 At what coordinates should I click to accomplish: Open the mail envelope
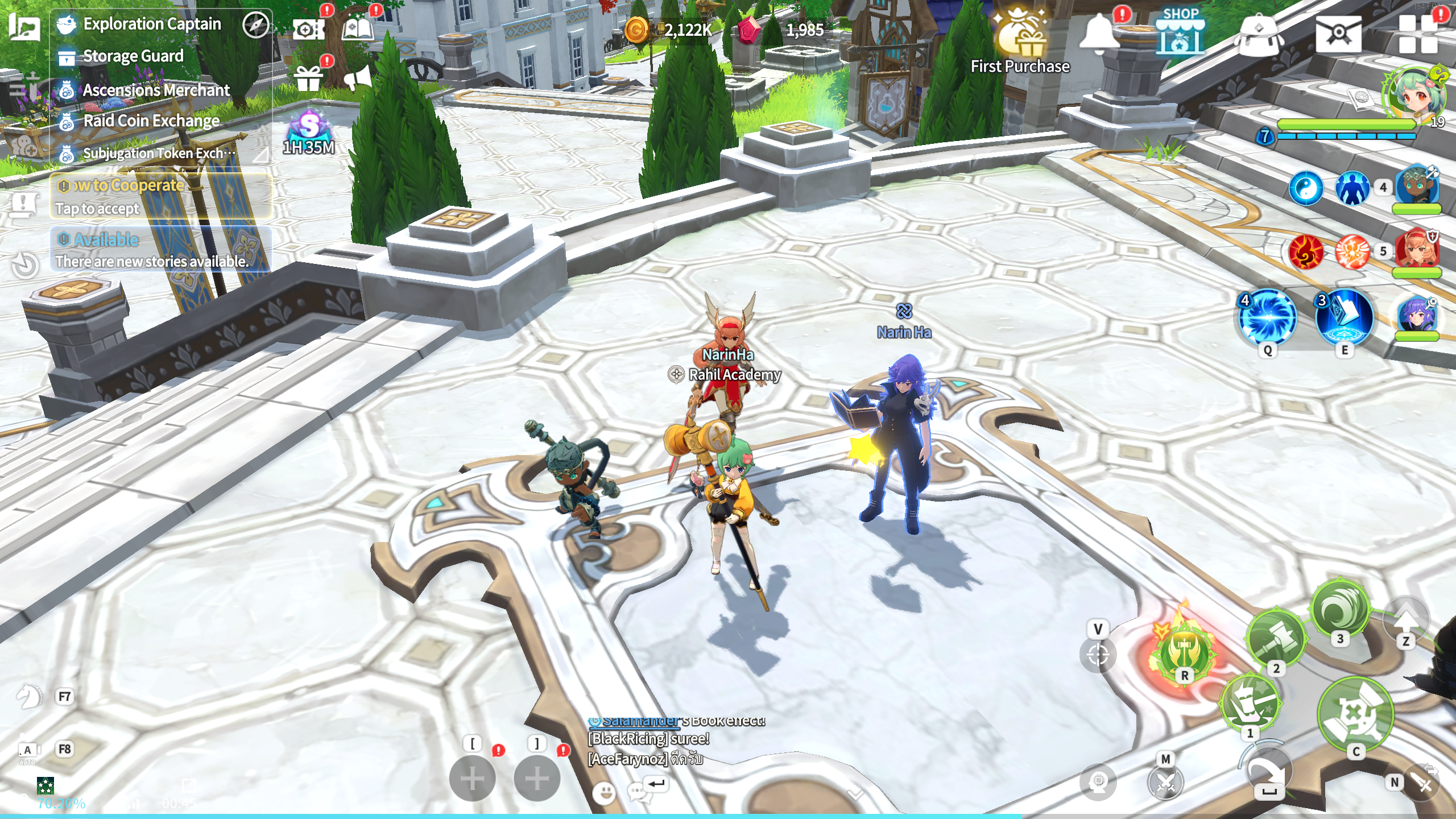coord(1338,34)
